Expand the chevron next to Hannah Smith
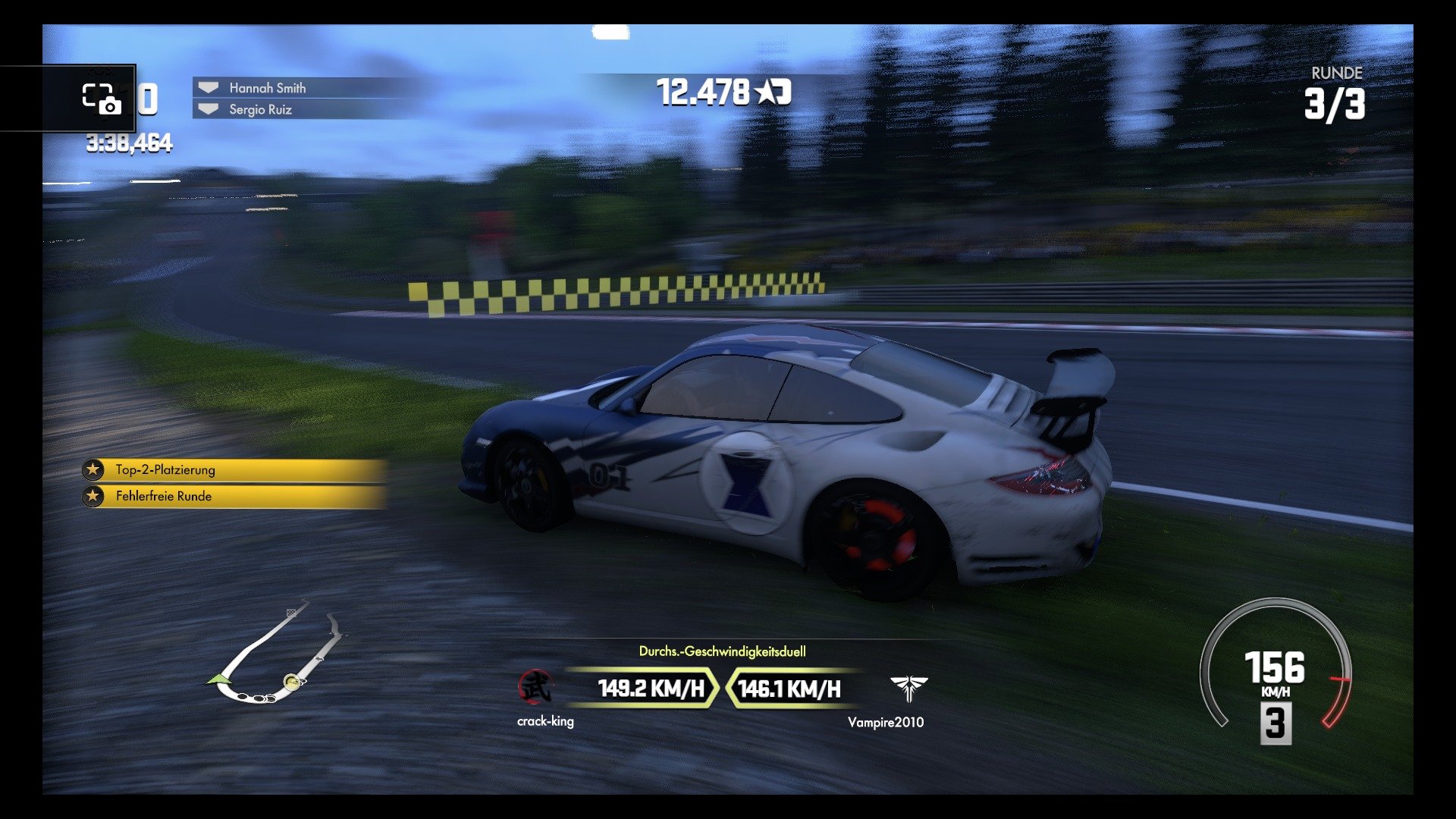This screenshot has width=1456, height=819. (x=209, y=87)
